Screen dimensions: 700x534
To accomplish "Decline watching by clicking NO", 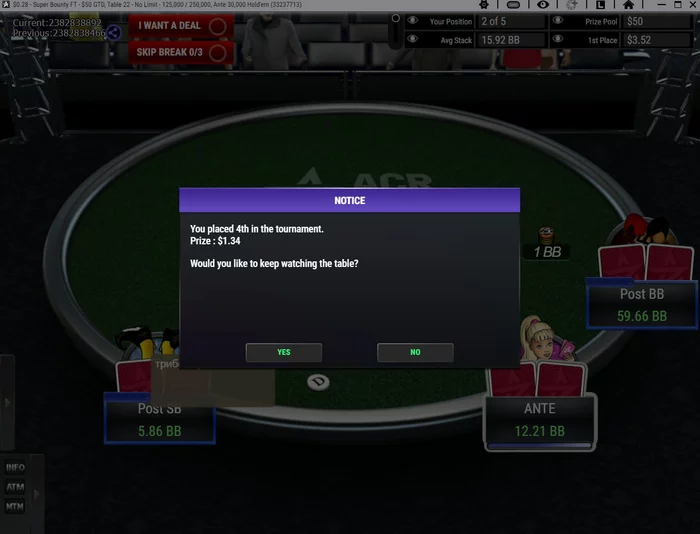I will [415, 352].
